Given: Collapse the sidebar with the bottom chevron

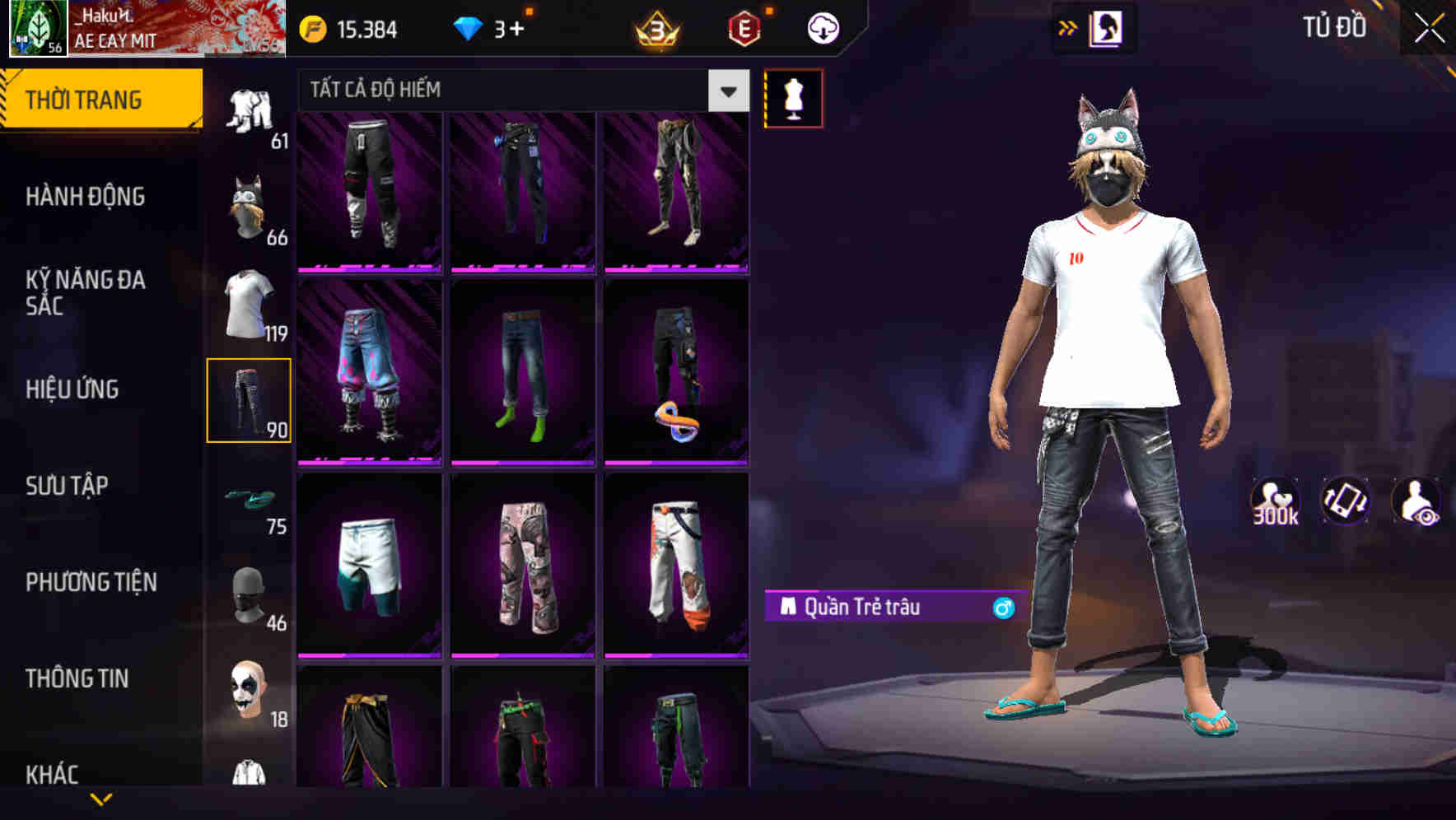Looking at the screenshot, I should (x=103, y=797).
